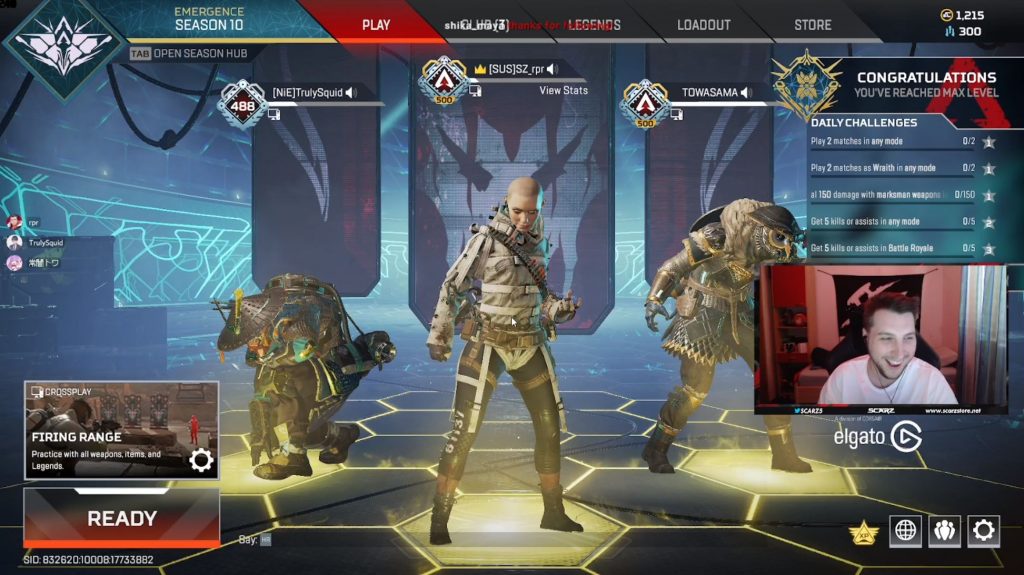1024x575 pixels.
Task: Select the TOWASAMA player banner
Action: point(709,93)
